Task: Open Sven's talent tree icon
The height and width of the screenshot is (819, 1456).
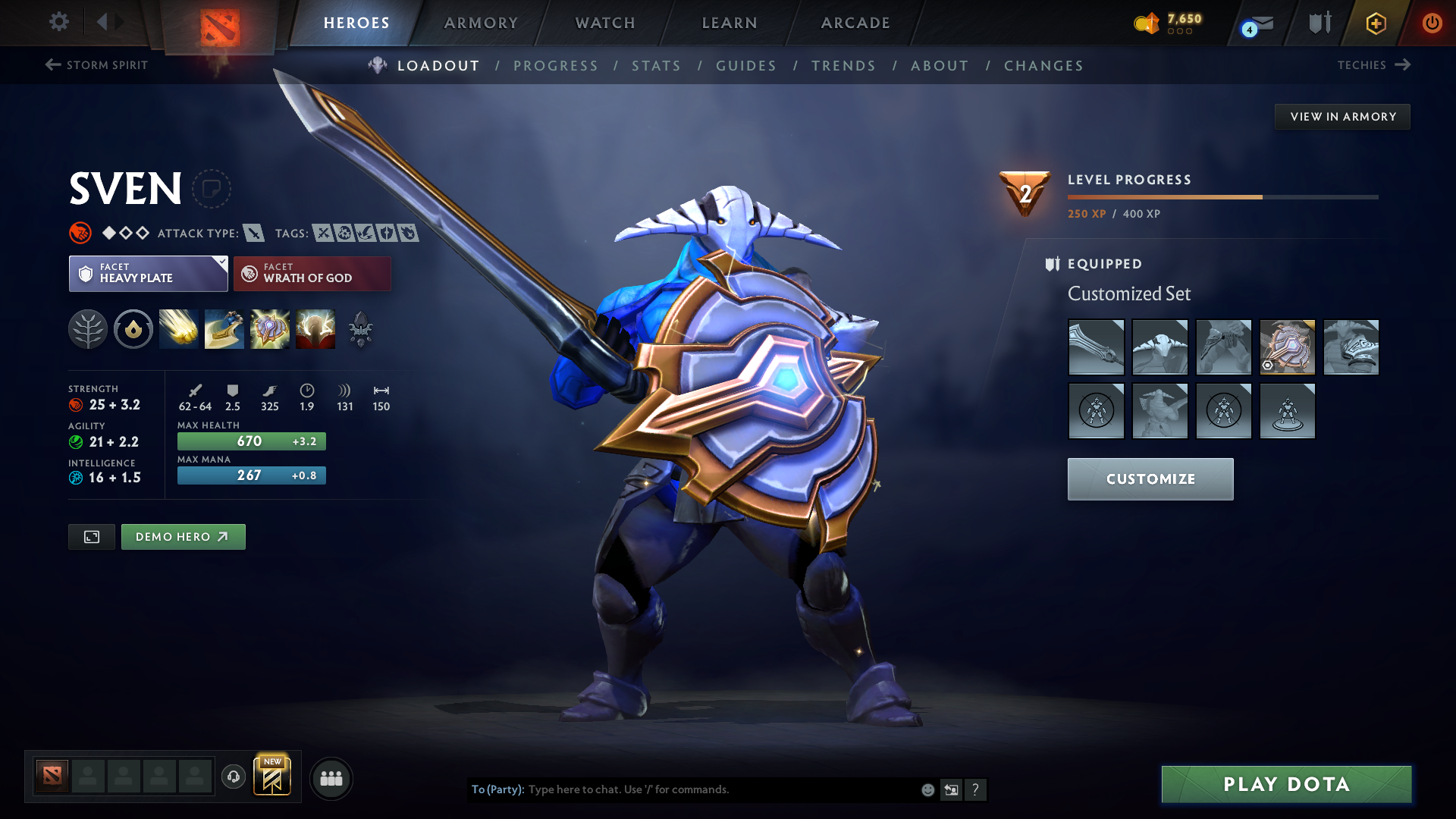Action: point(89,329)
